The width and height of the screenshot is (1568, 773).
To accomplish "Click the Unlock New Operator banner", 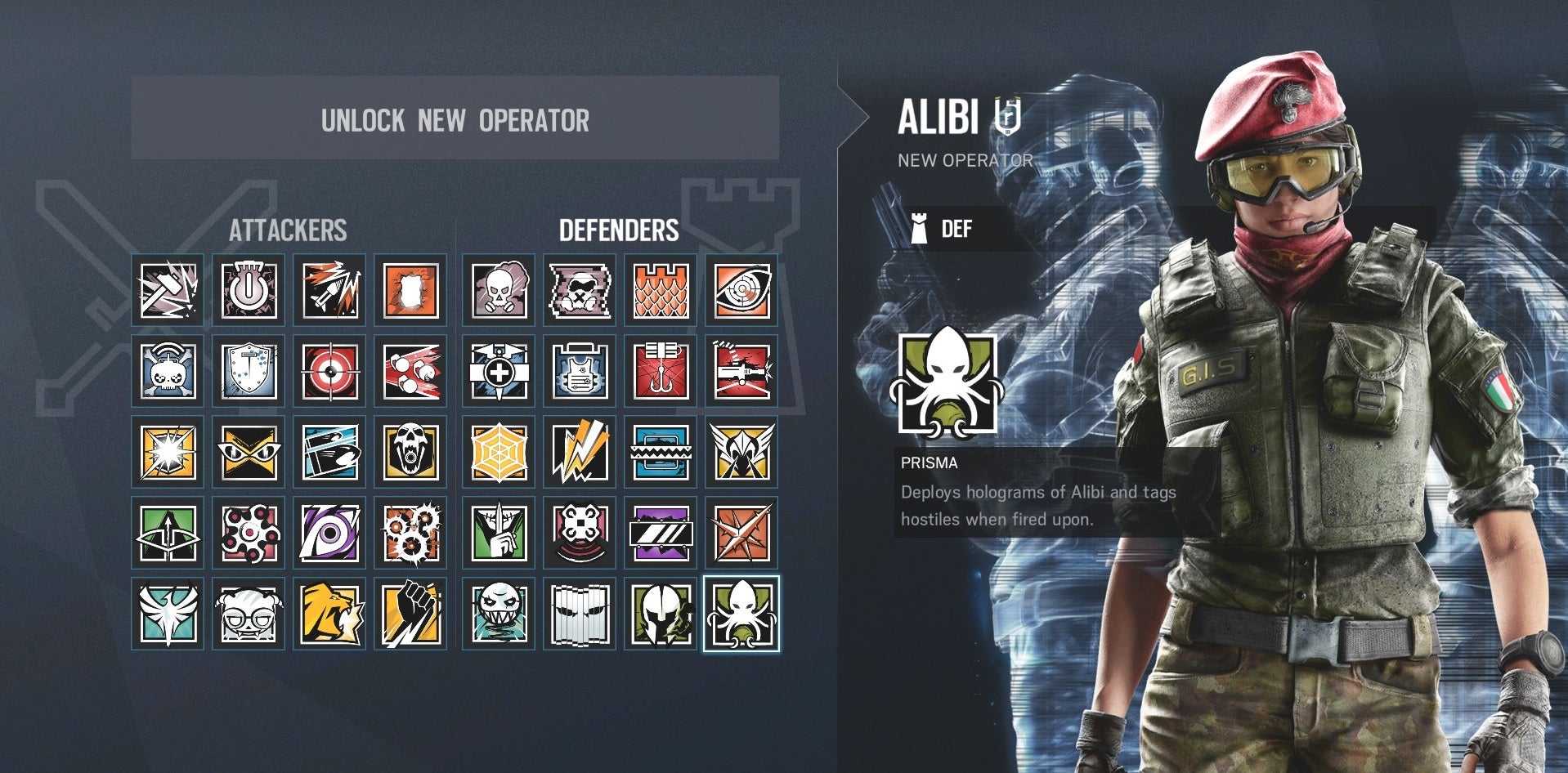I will (x=455, y=121).
